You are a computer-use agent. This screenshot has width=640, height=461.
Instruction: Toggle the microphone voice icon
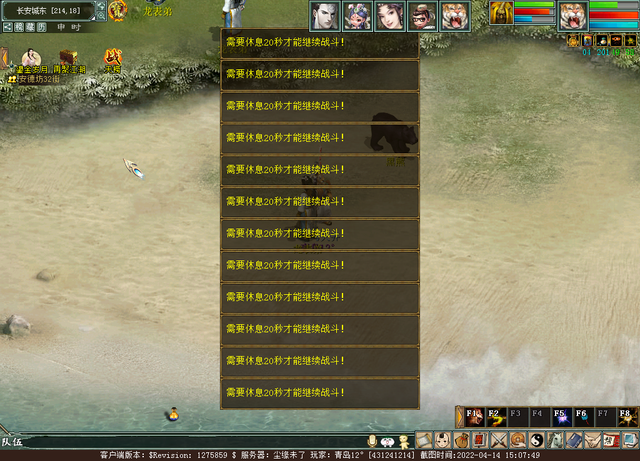pyautogui.click(x=372, y=441)
